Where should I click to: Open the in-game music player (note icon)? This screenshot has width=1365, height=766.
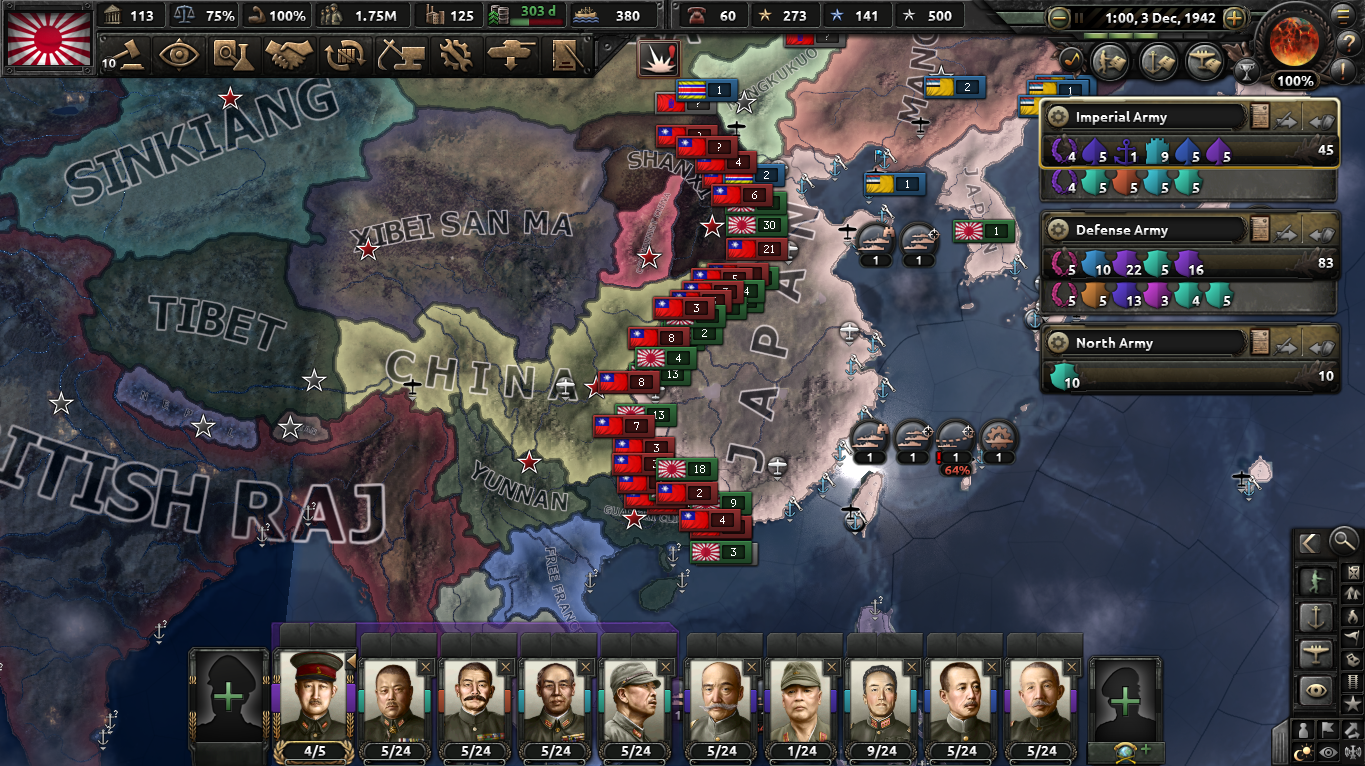coord(1072,60)
